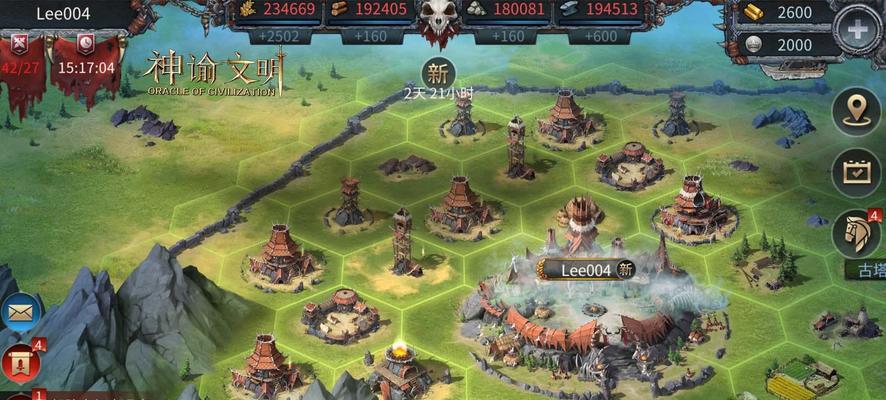Open the gold bars currency display
This screenshot has height=400, width=886.
click(x=785, y=13)
